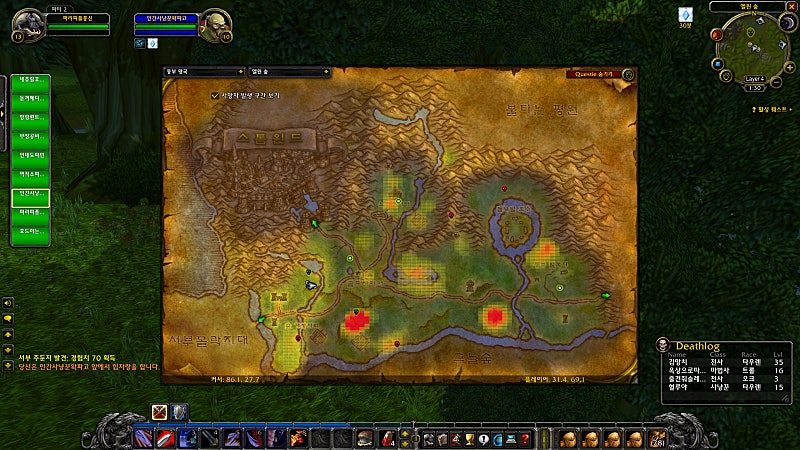Click the player character portrait
Viewport: 800px width, 450px height.
click(28, 24)
